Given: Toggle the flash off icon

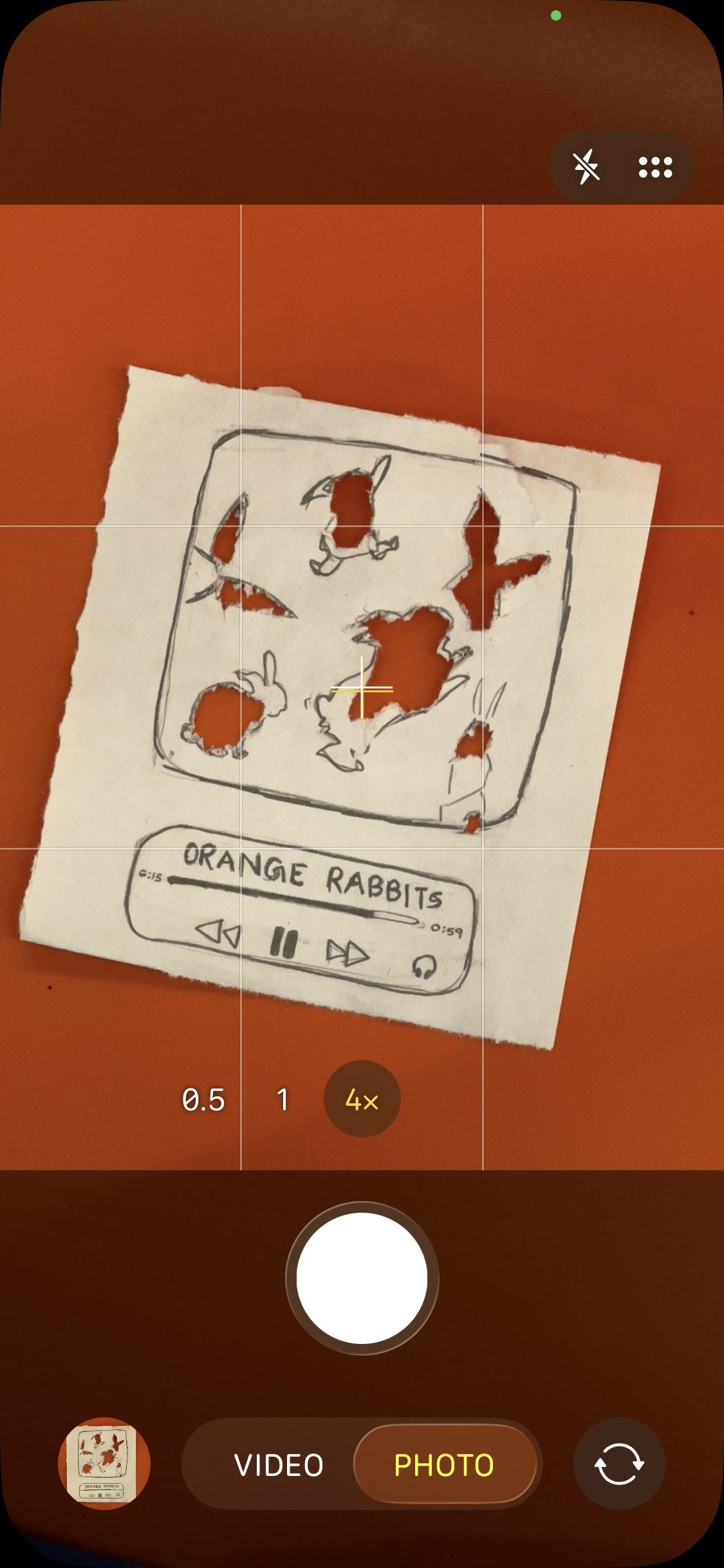Looking at the screenshot, I should pos(586,167).
